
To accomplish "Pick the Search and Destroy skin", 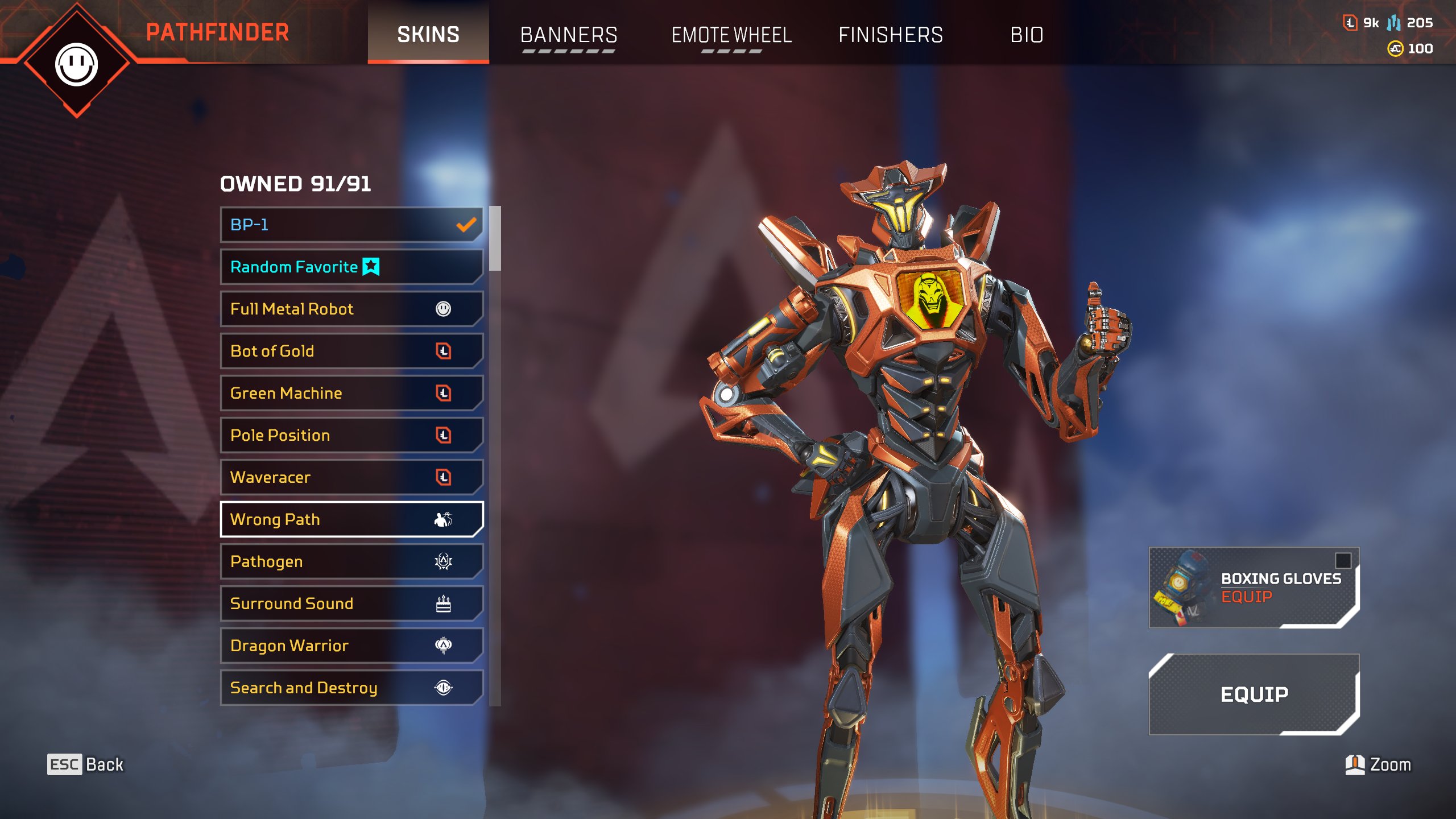I will click(x=351, y=688).
